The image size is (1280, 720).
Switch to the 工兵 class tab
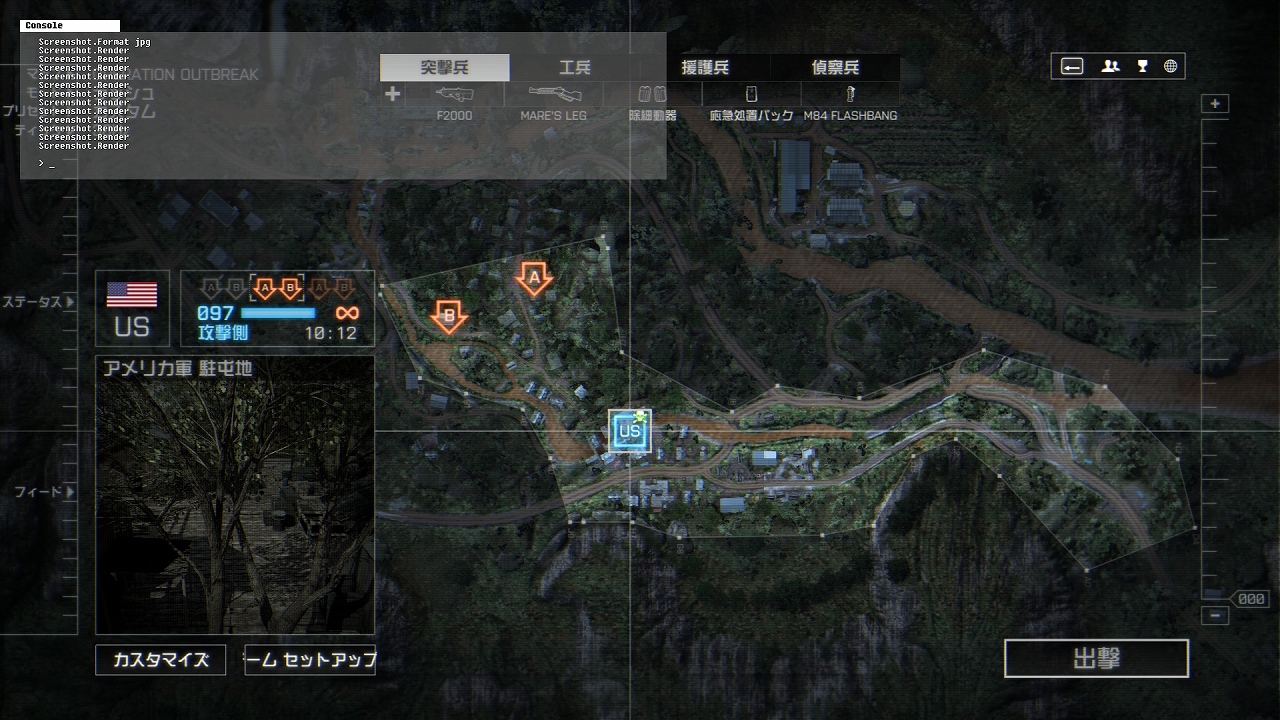(575, 68)
